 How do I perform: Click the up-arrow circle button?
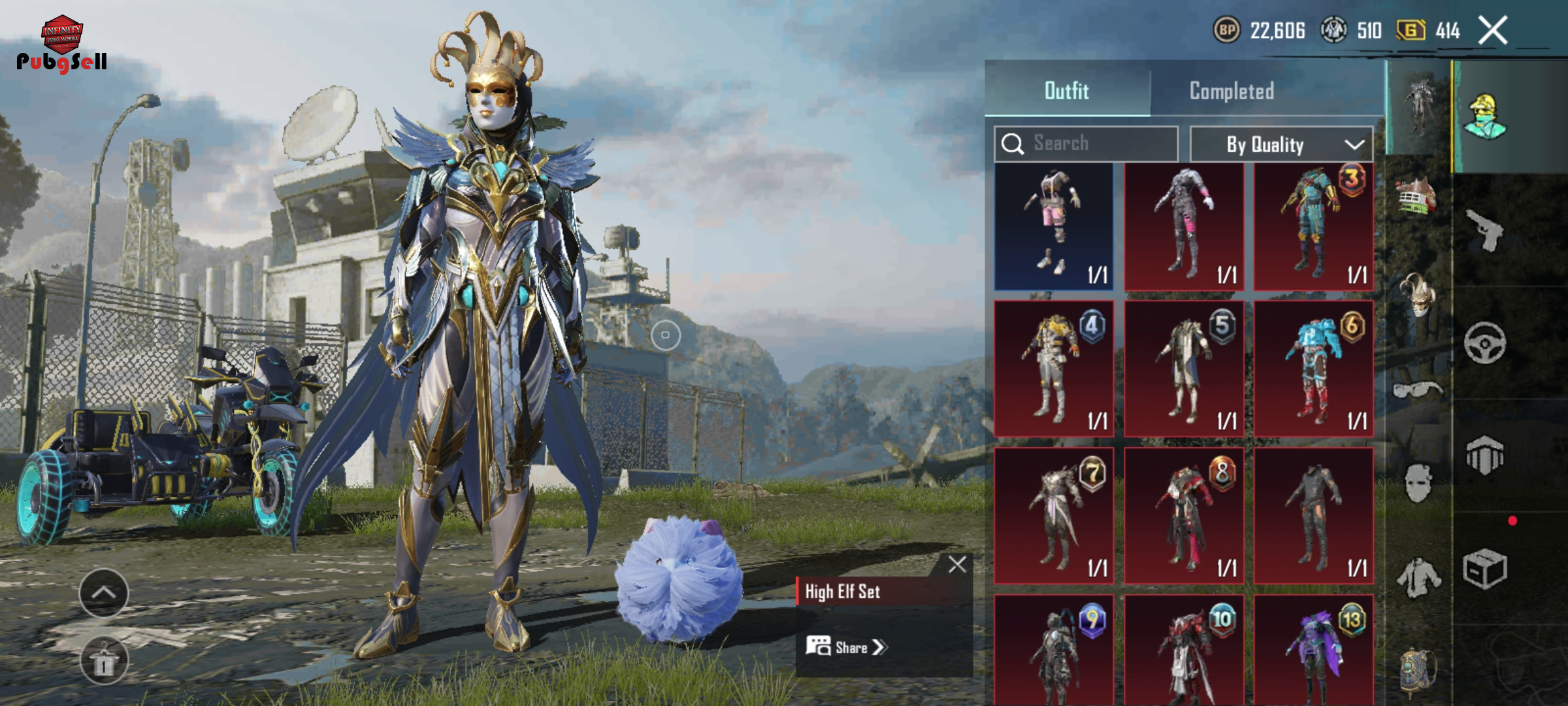click(x=104, y=593)
